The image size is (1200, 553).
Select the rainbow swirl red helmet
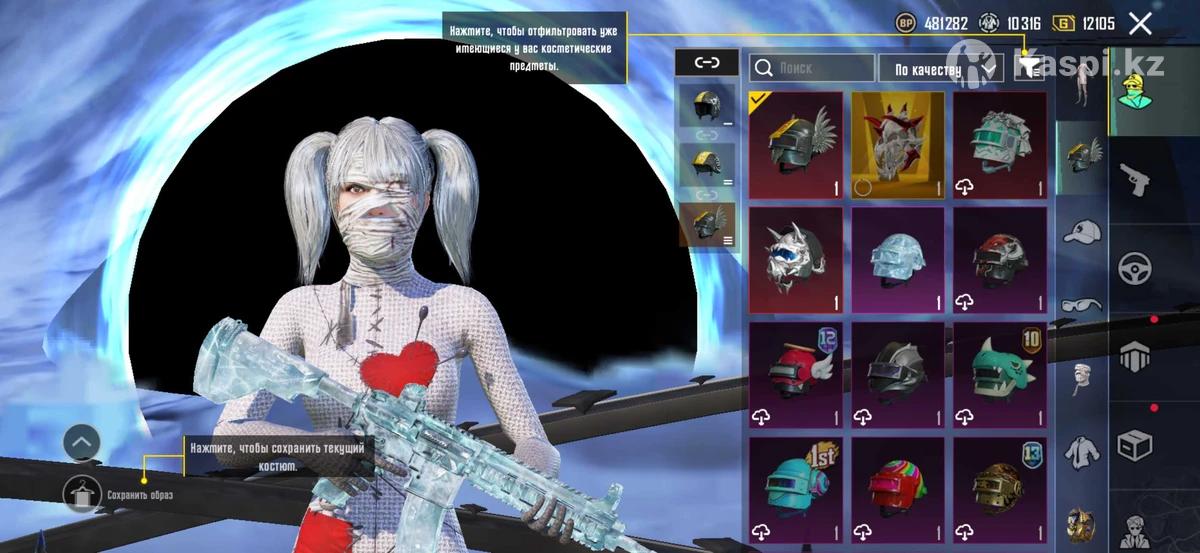(x=898, y=489)
